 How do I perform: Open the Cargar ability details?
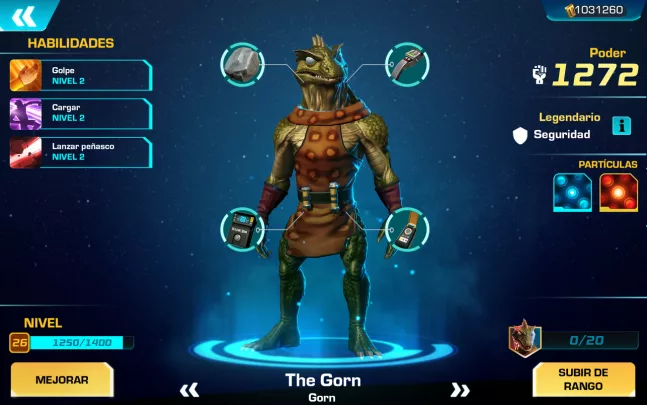point(80,113)
